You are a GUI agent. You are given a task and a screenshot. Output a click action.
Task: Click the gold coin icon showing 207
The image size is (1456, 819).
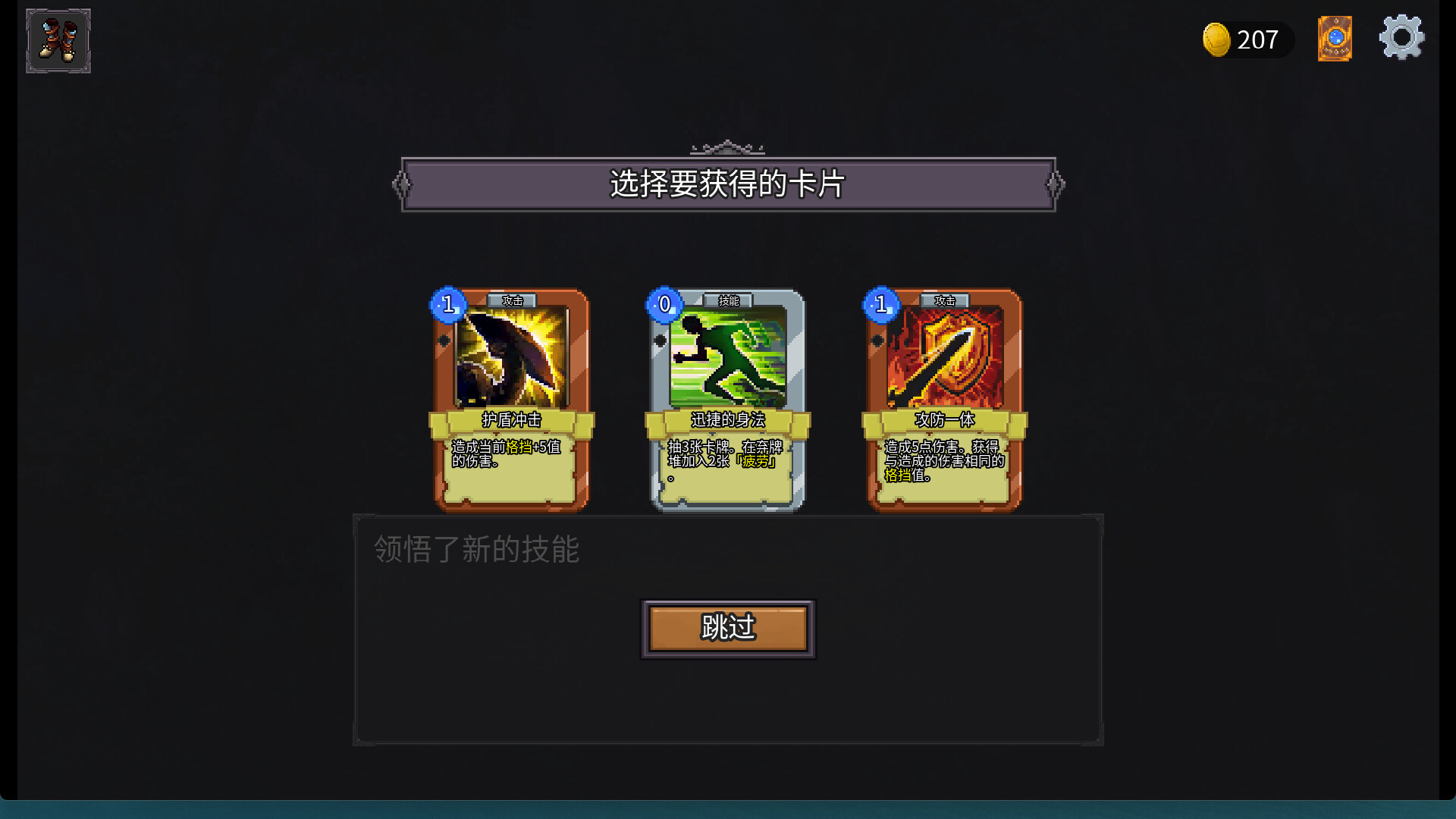[1219, 39]
